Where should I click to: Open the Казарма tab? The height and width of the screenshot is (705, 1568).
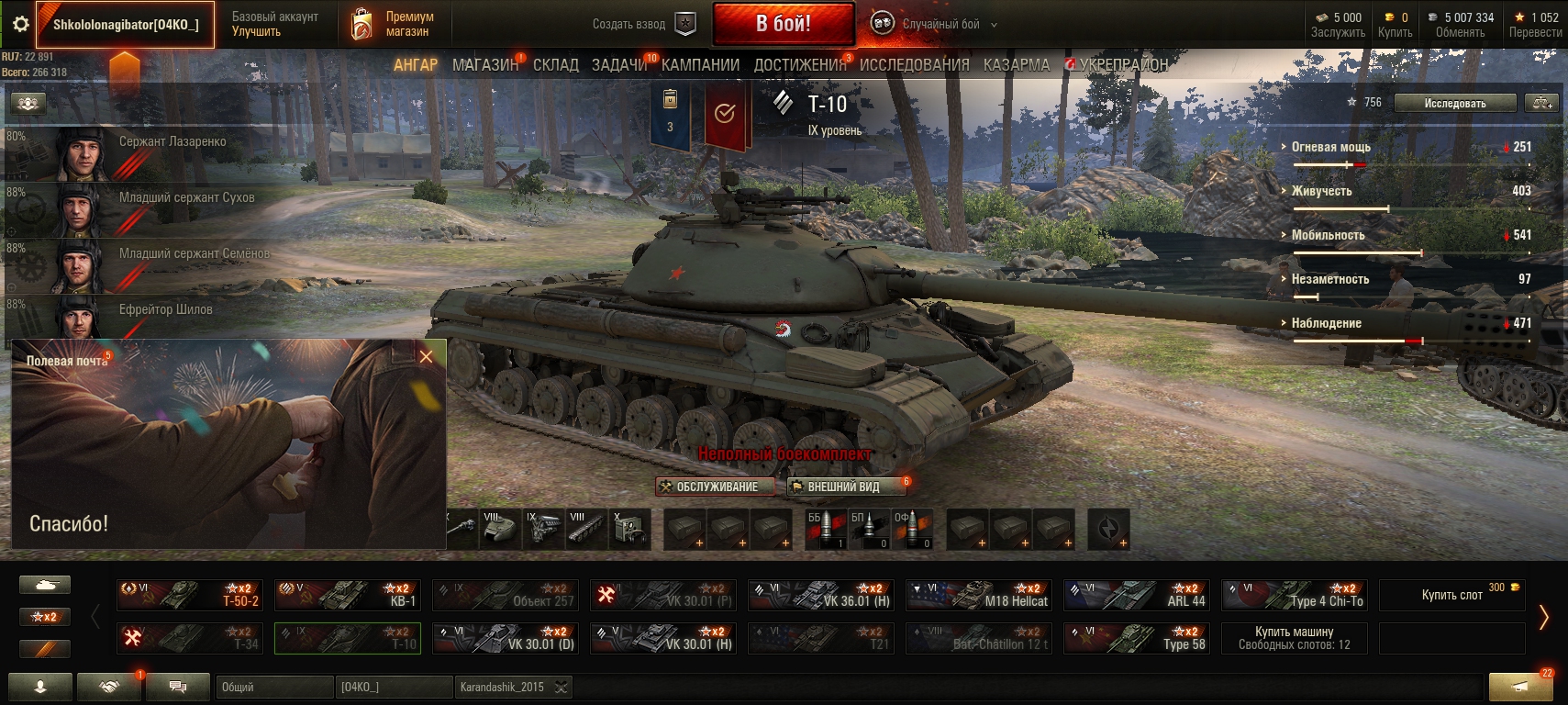point(1016,65)
